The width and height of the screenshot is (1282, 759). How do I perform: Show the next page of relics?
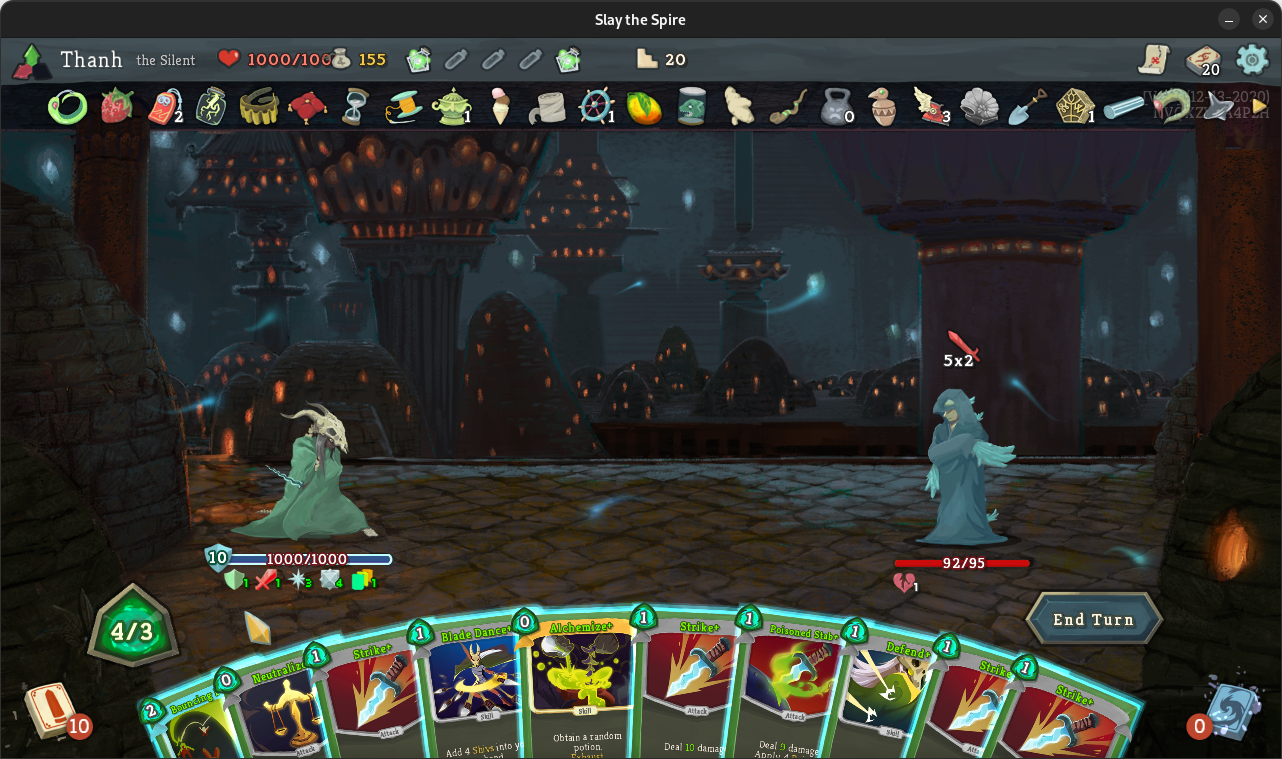(x=1259, y=106)
